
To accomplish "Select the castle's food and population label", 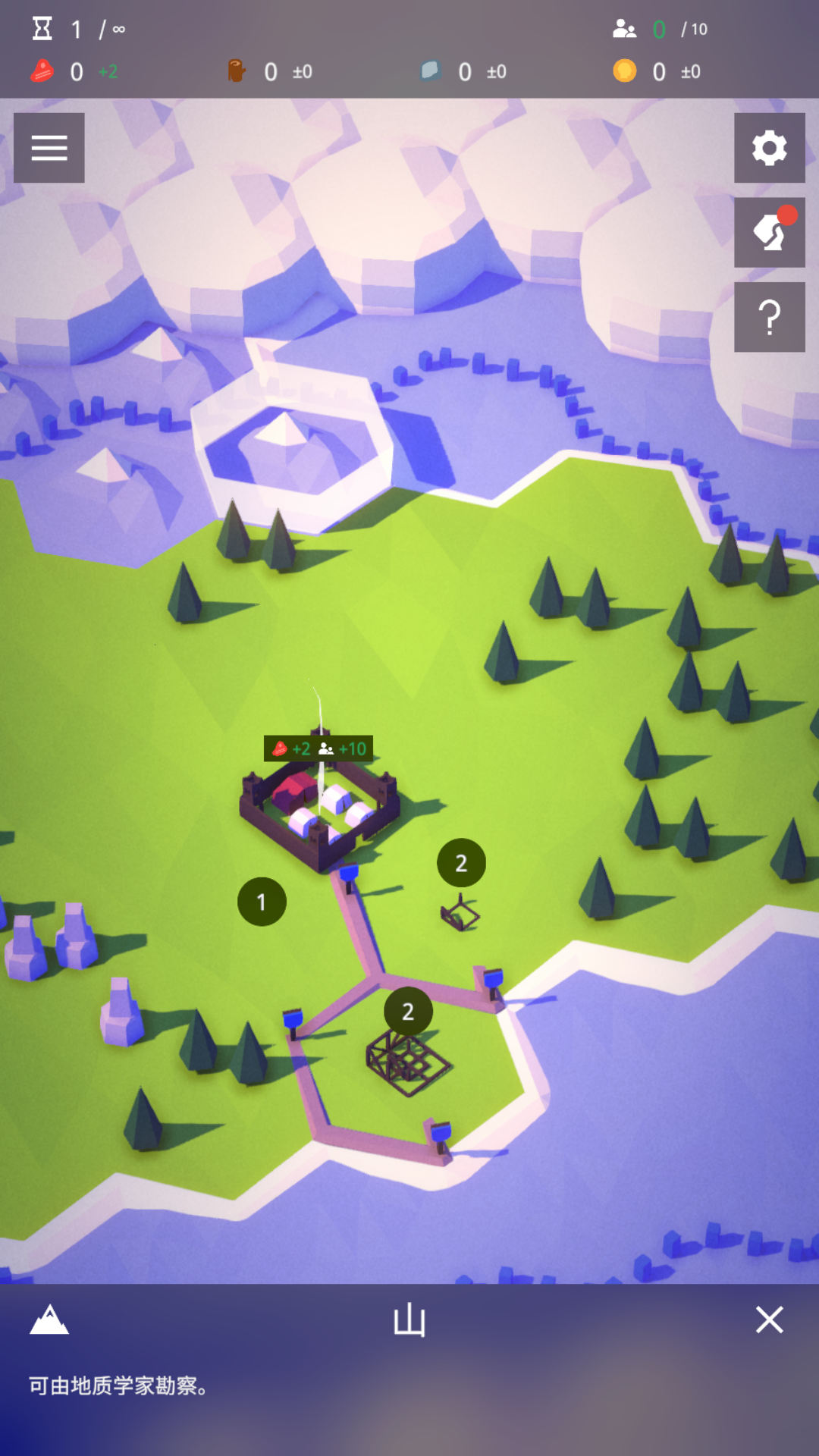I will [318, 748].
